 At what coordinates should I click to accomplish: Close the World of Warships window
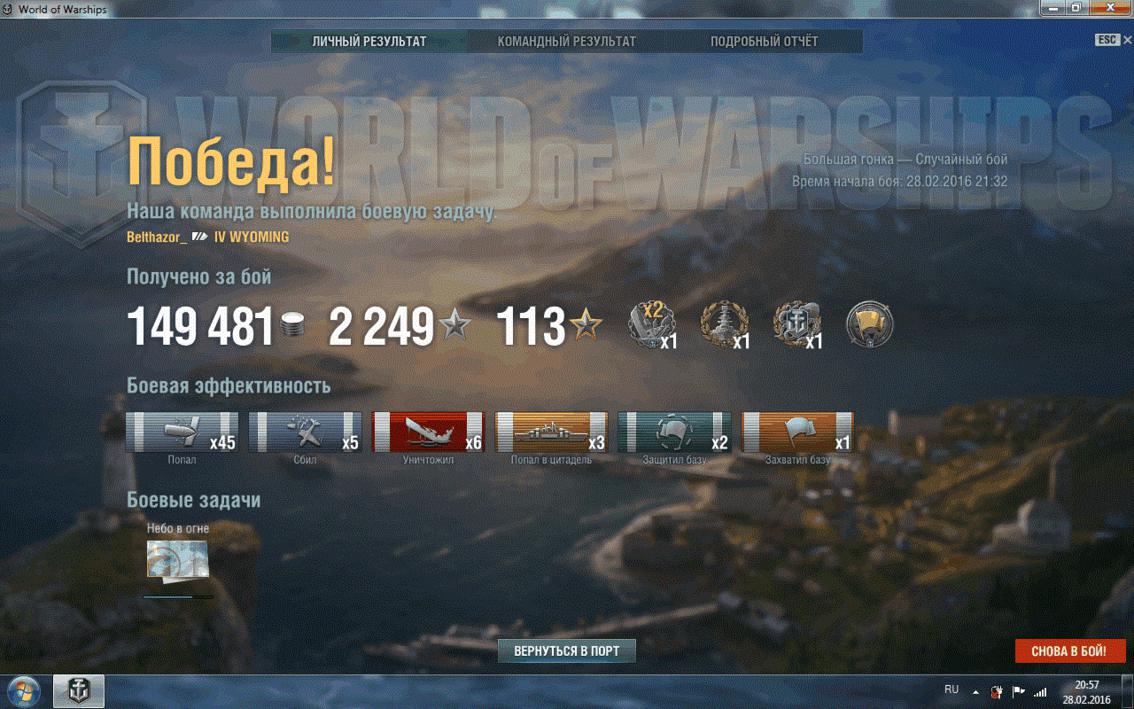click(x=1116, y=8)
